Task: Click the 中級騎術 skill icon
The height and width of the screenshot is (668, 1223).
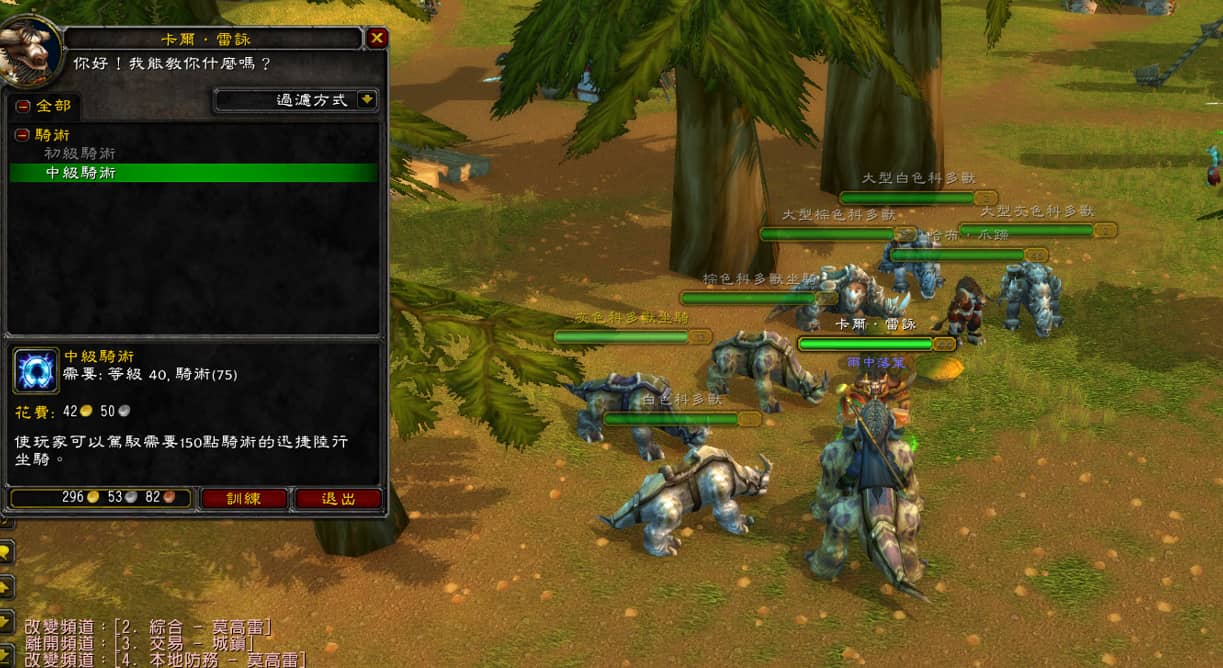Action: coord(36,371)
